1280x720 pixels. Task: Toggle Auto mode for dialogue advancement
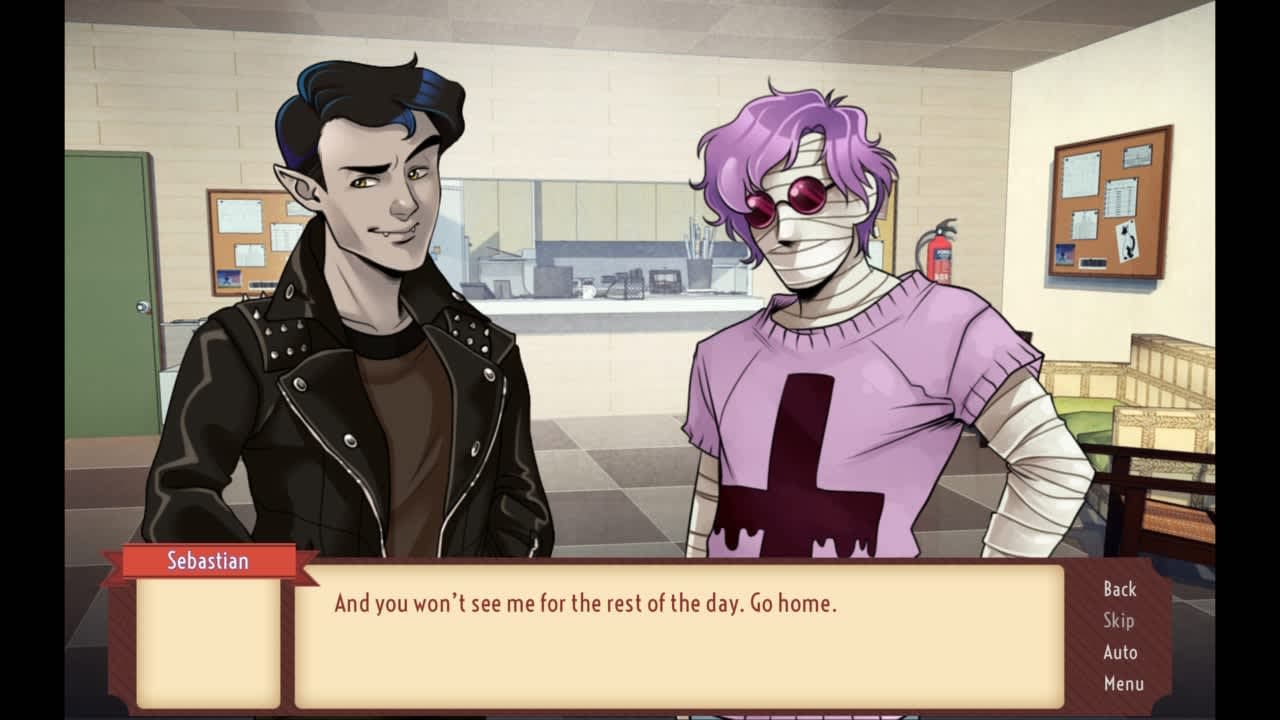1122,652
